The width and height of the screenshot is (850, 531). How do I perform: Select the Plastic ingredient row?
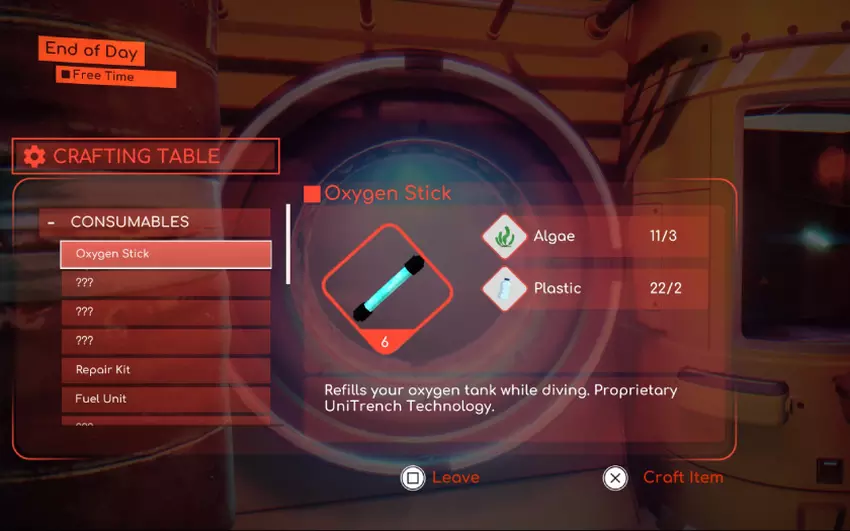(595, 288)
